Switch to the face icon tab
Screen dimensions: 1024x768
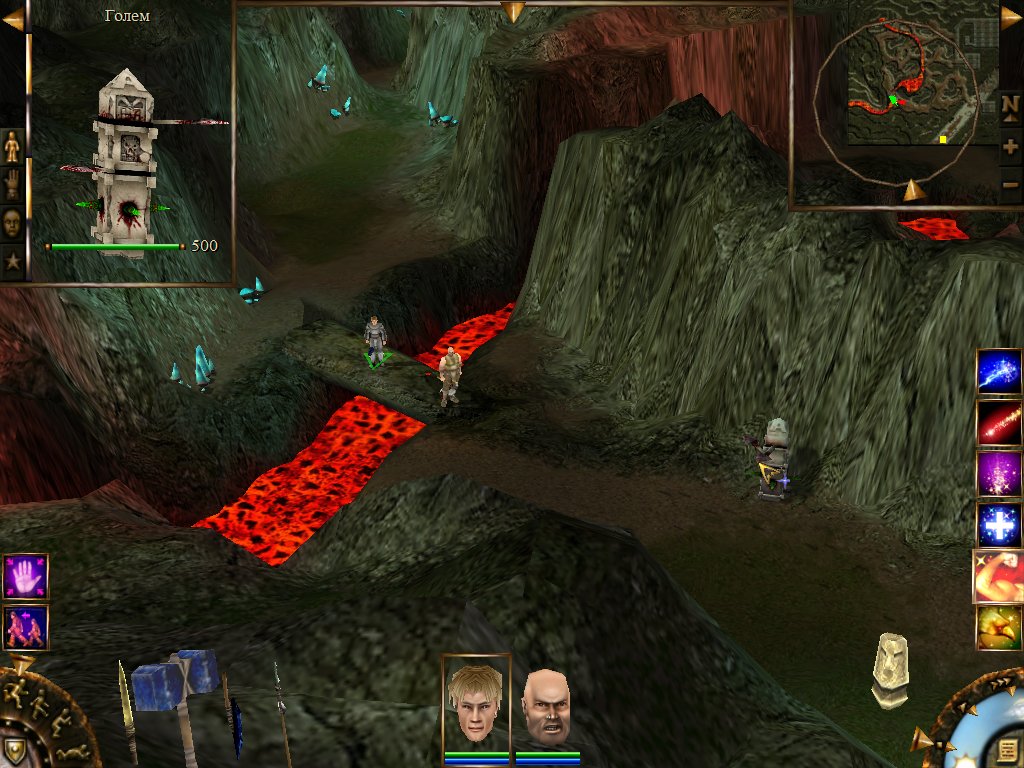(x=12, y=223)
